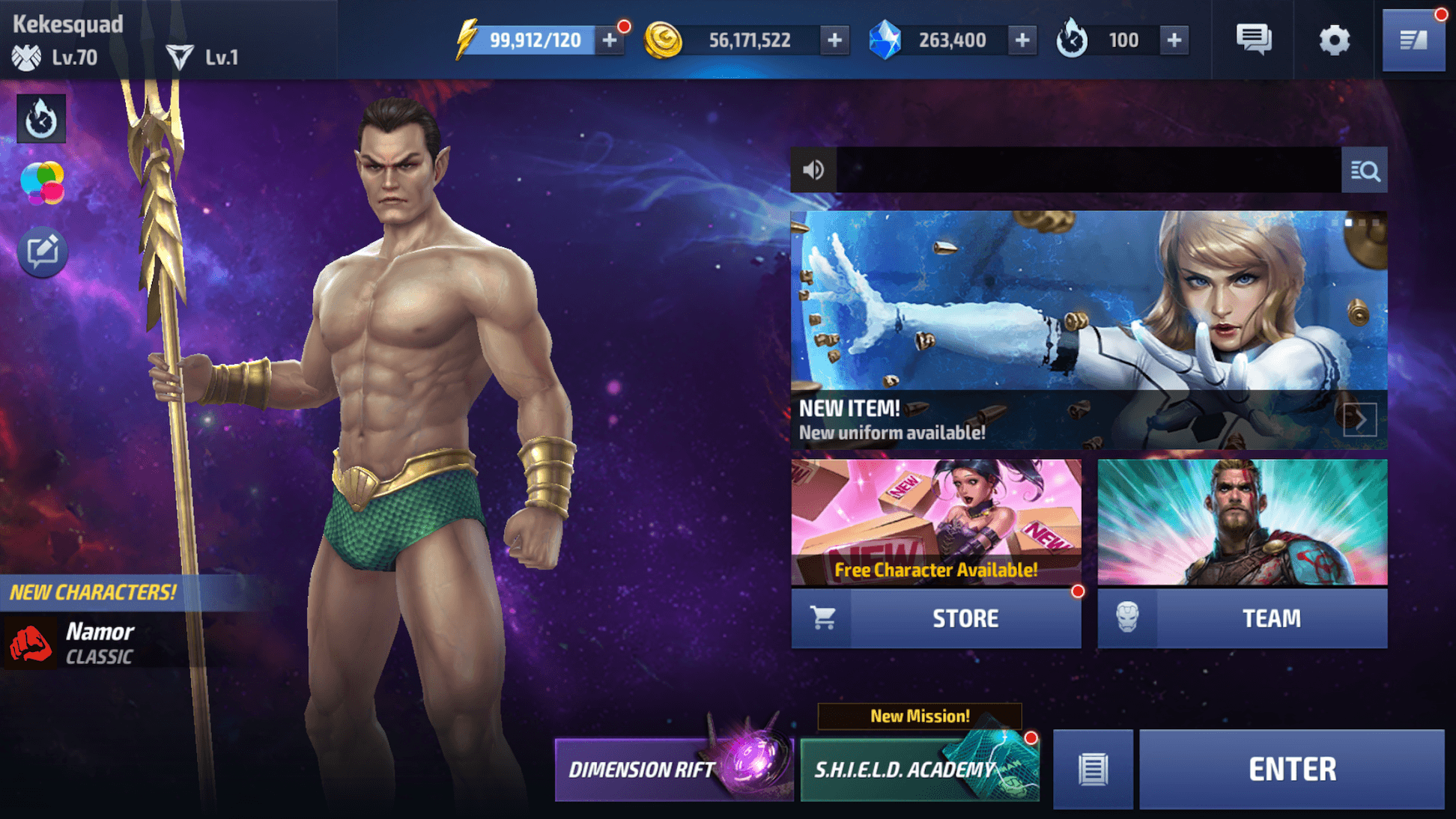Click the NEW ITEM uniform banner
1456x819 pixels.
[x=1086, y=322]
